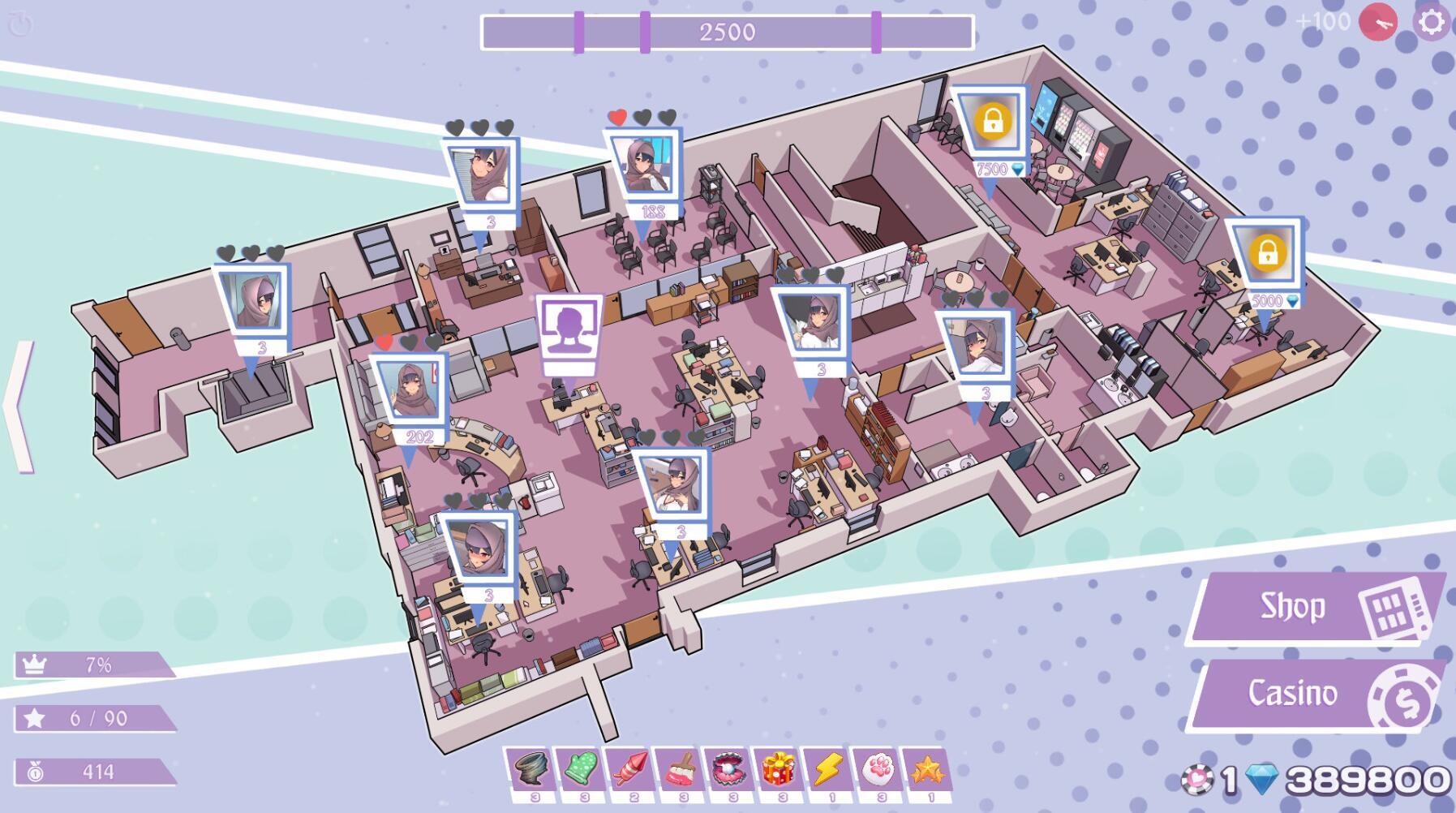This screenshot has height=813, width=1456.
Task: Unlock the room costing 7500 gems
Action: point(991,122)
